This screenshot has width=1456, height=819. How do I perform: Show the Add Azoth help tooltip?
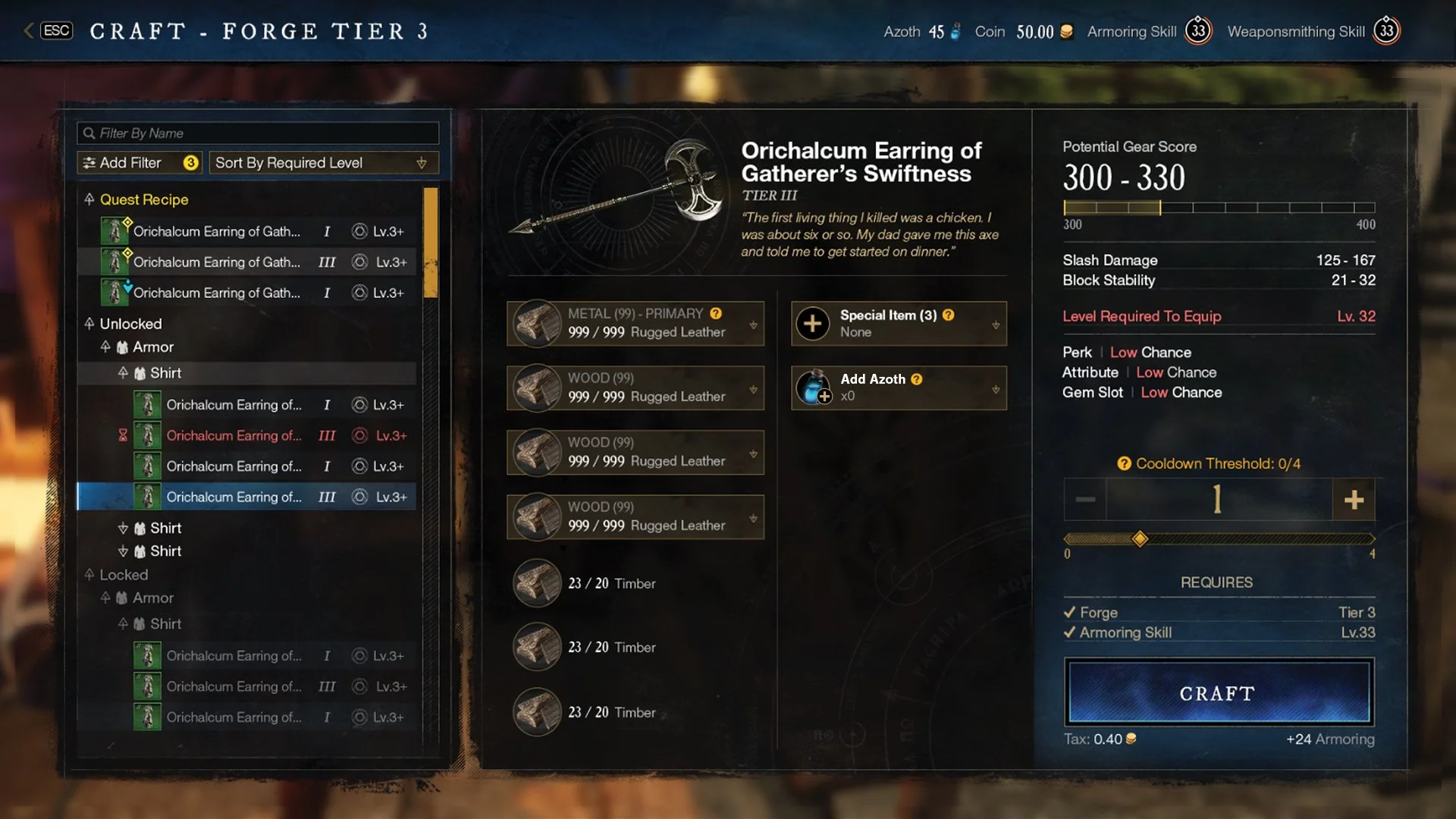tap(917, 379)
